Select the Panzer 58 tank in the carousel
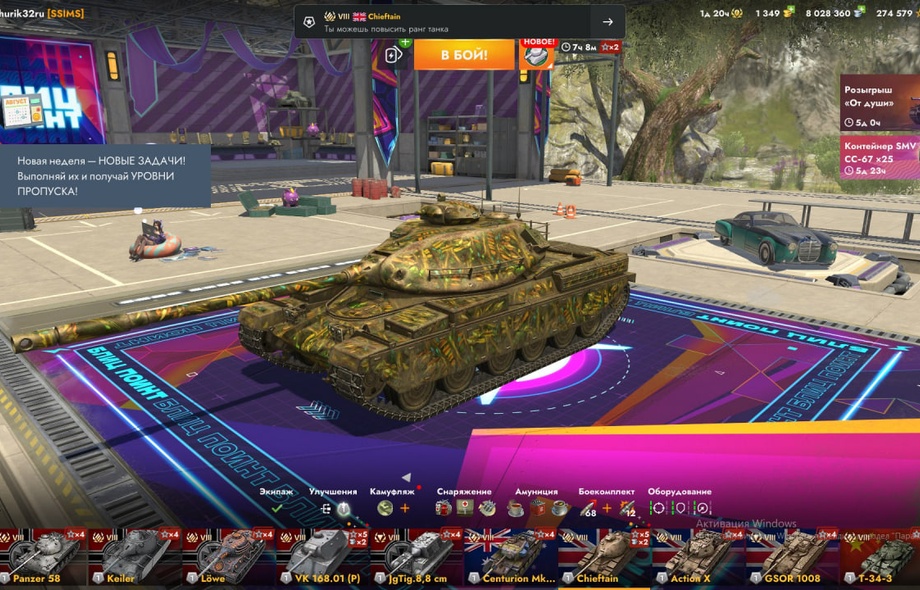This screenshot has width=920, height=590. 42,557
